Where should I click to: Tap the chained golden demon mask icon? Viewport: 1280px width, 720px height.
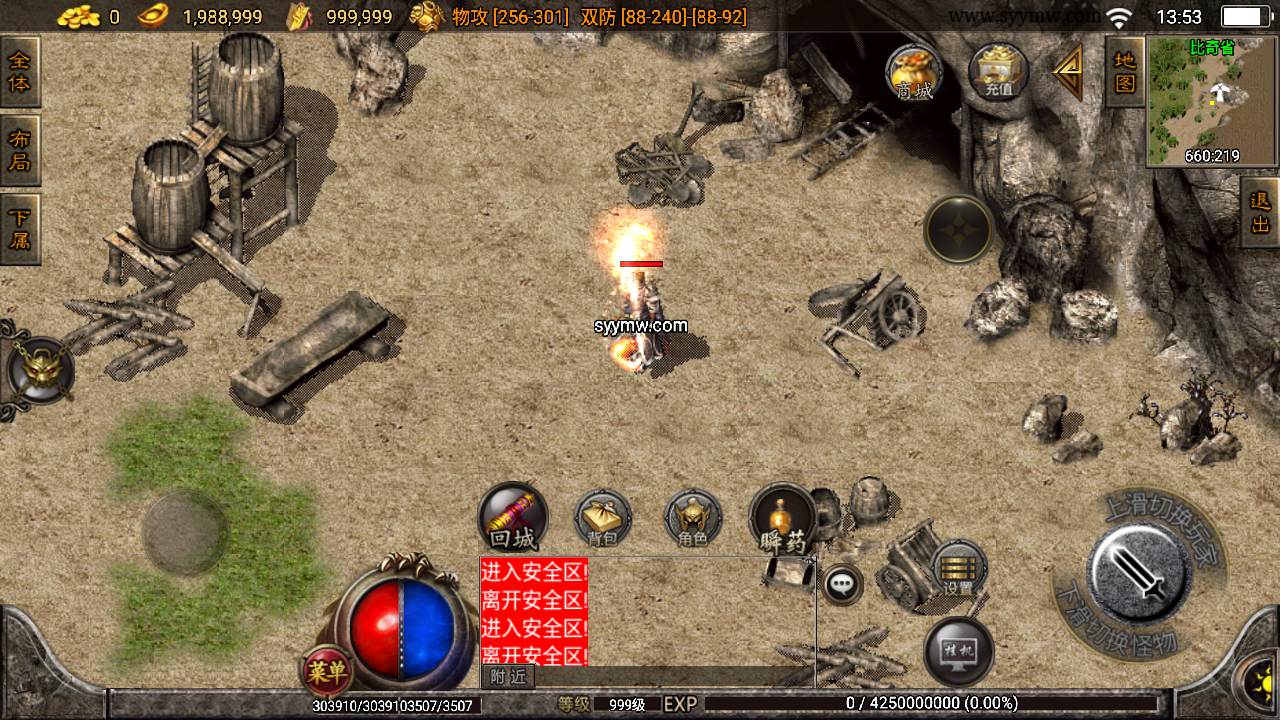point(40,369)
